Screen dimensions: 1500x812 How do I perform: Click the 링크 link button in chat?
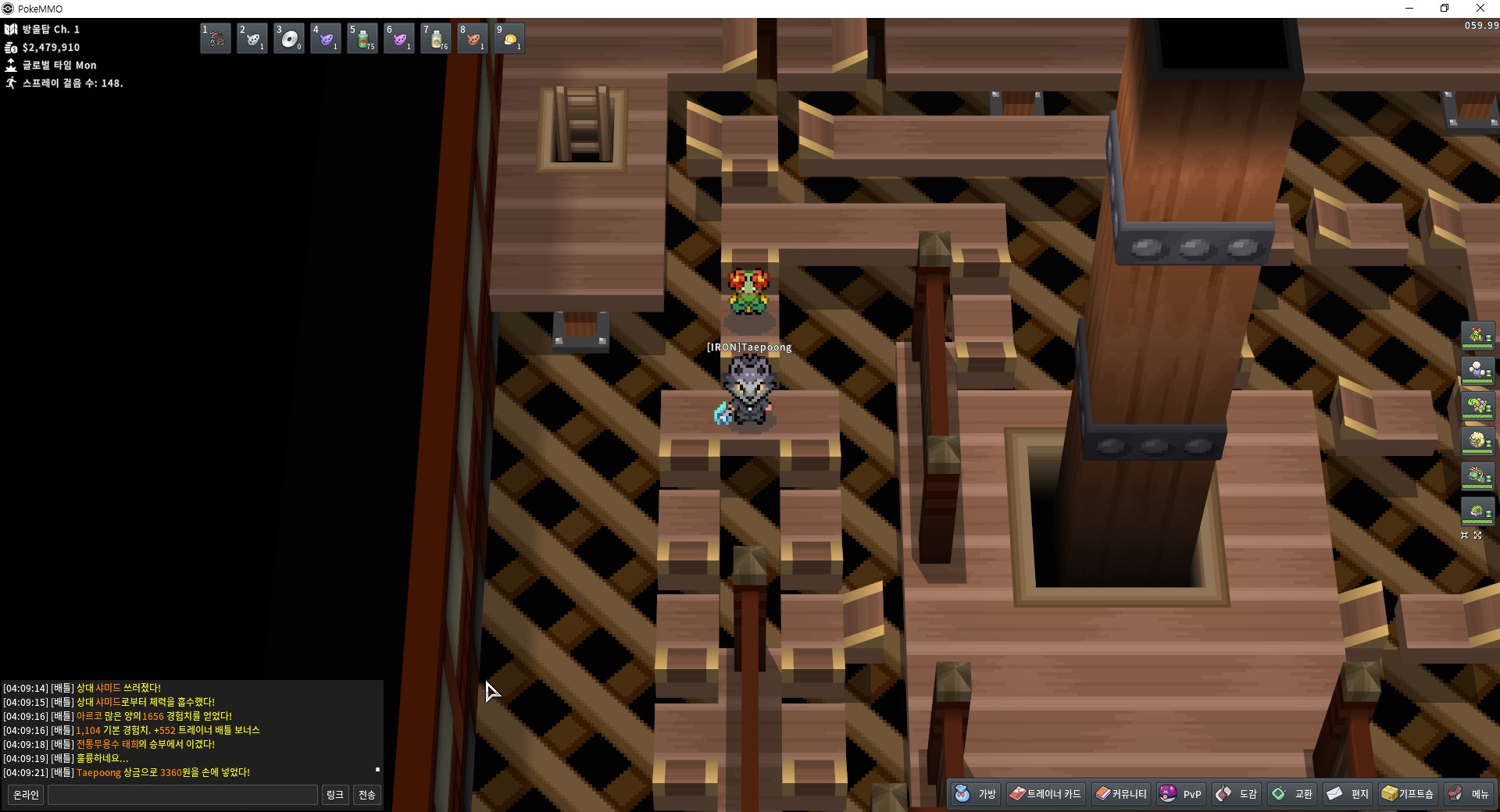pos(334,795)
